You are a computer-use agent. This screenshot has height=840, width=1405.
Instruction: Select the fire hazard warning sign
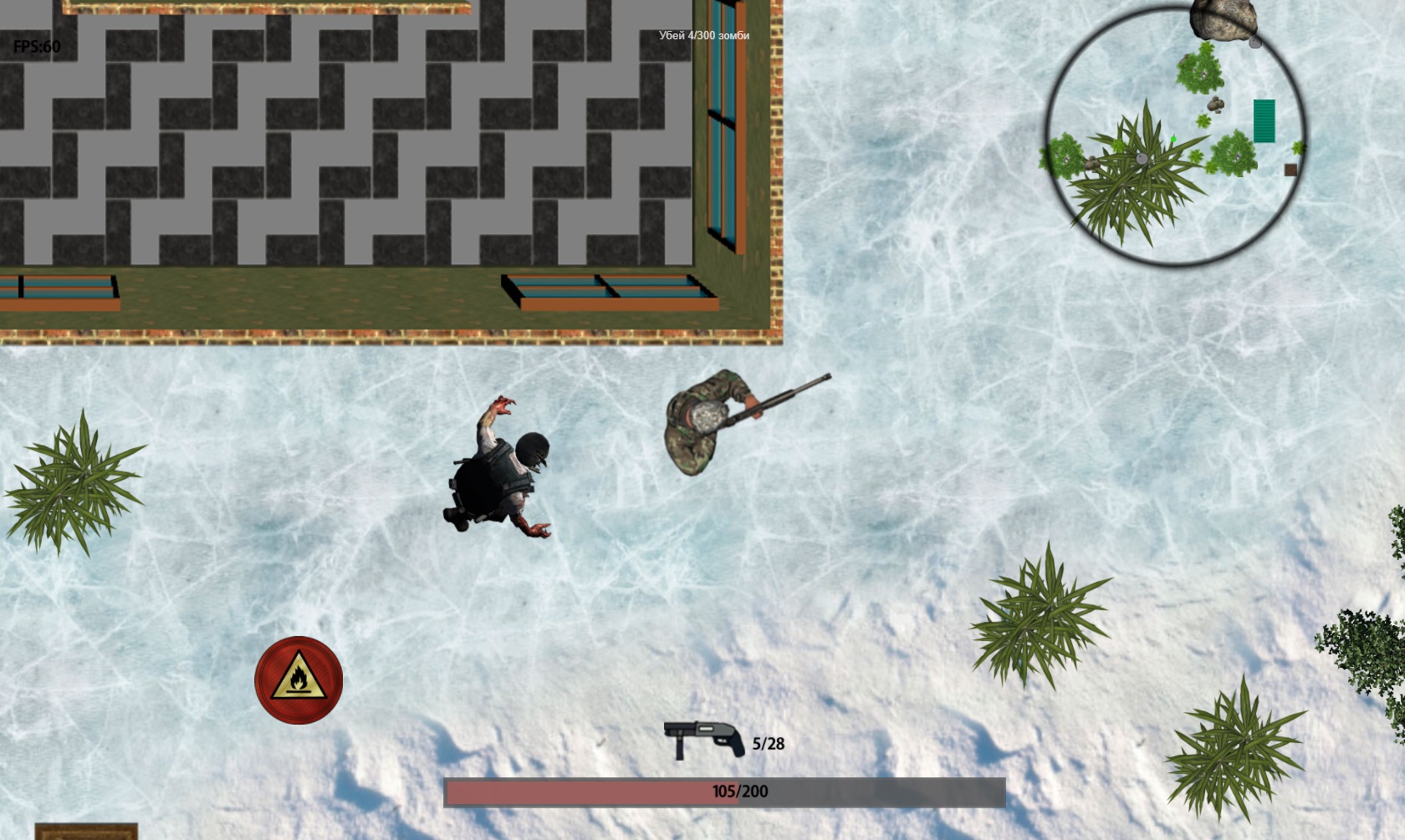(299, 680)
